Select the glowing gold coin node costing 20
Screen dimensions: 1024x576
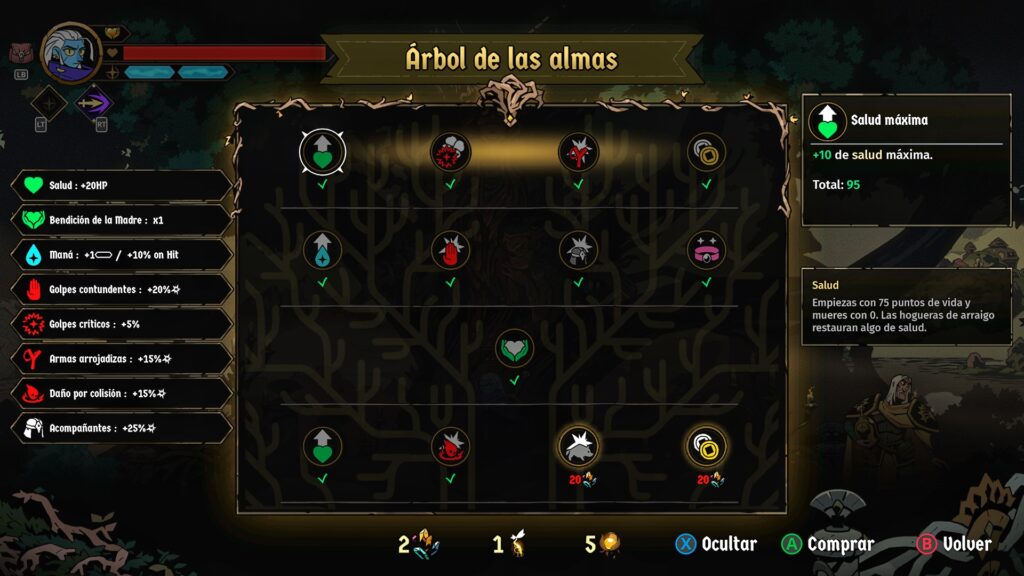coord(706,446)
